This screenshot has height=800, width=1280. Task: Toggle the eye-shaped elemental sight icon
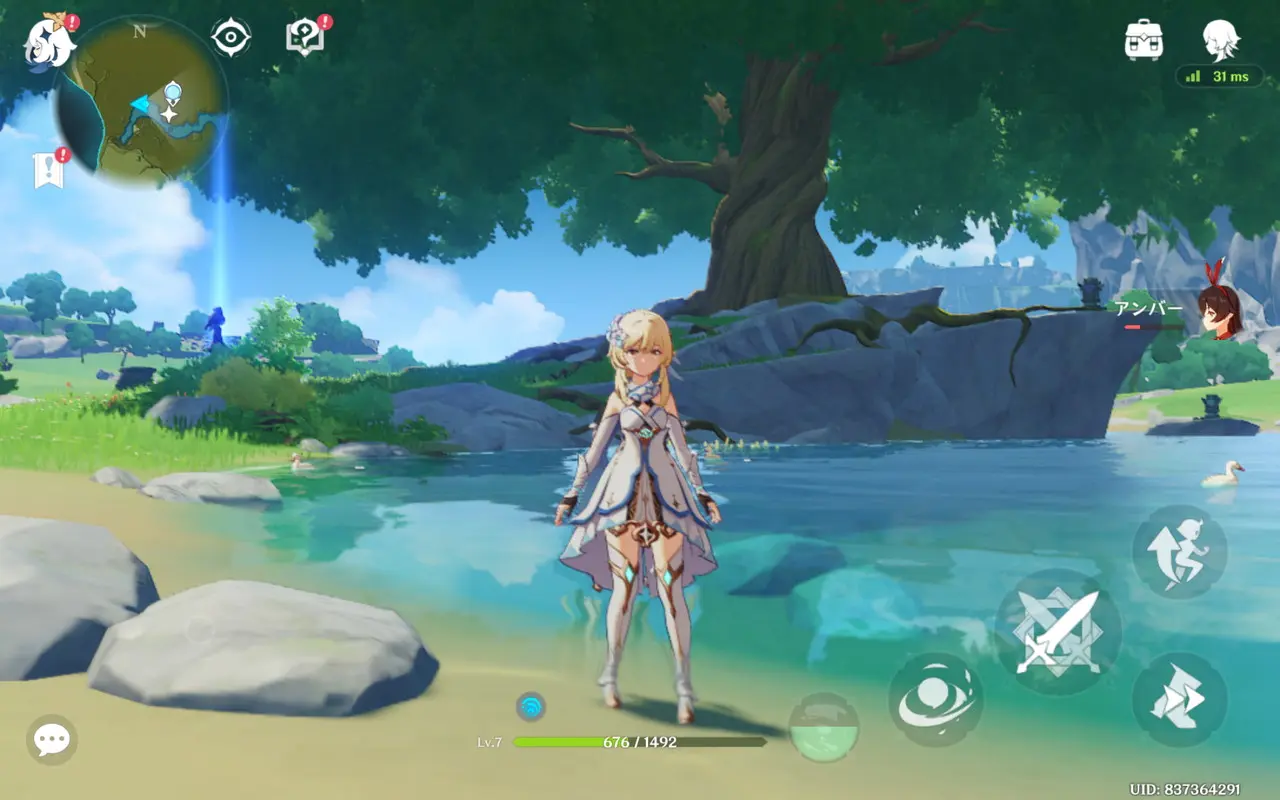(231, 38)
